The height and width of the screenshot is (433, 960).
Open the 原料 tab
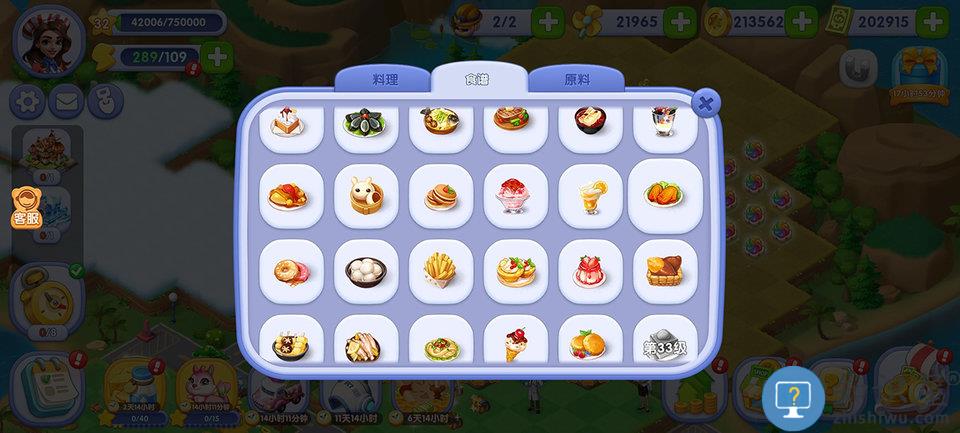tap(577, 78)
